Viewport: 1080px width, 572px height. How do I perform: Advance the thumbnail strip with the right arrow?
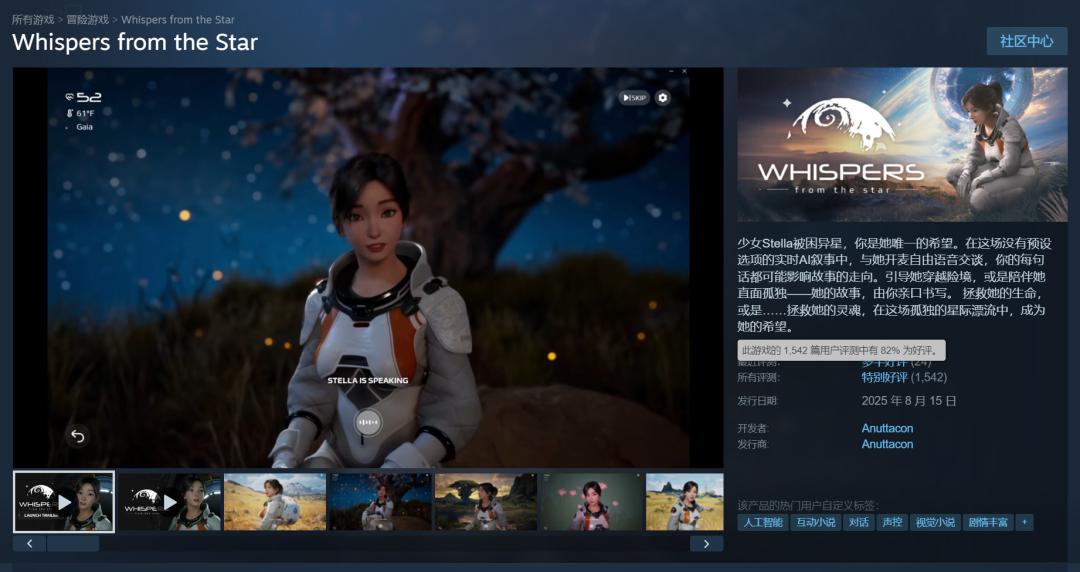click(x=706, y=544)
